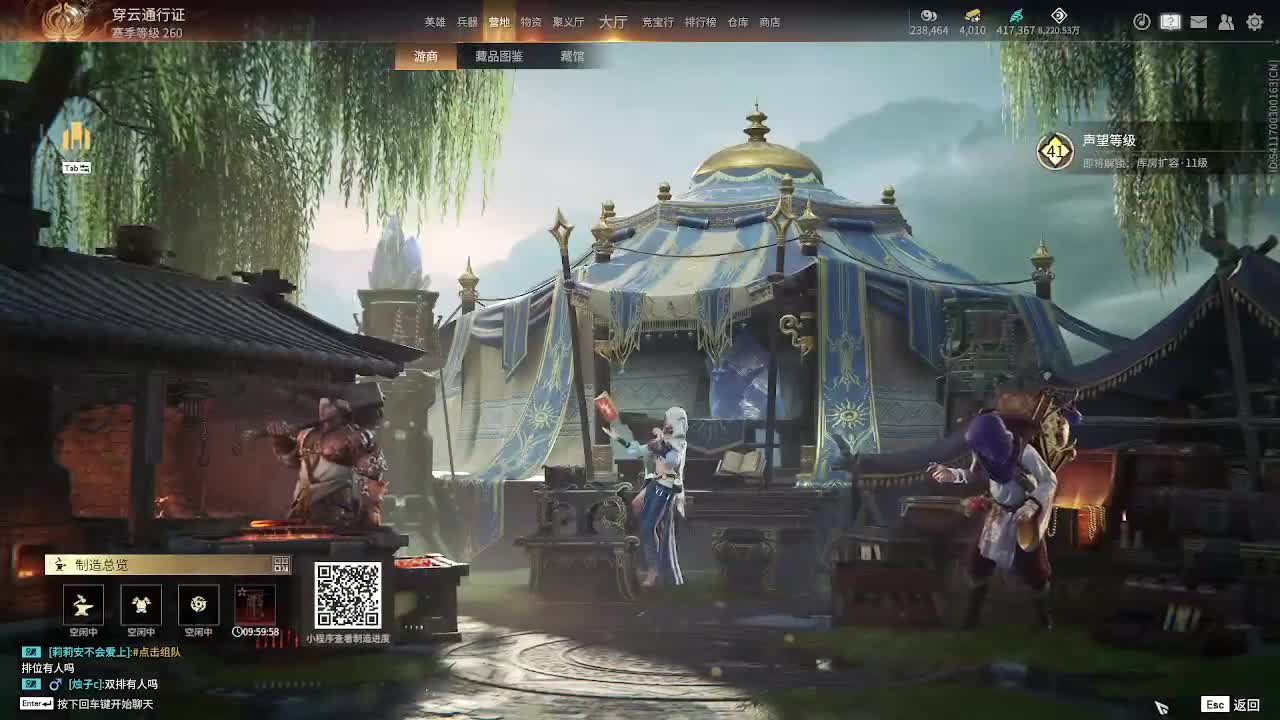Image resolution: width=1280 pixels, height=720 pixels.
Task: Select the idle anvil forging slot
Action: 84,604
